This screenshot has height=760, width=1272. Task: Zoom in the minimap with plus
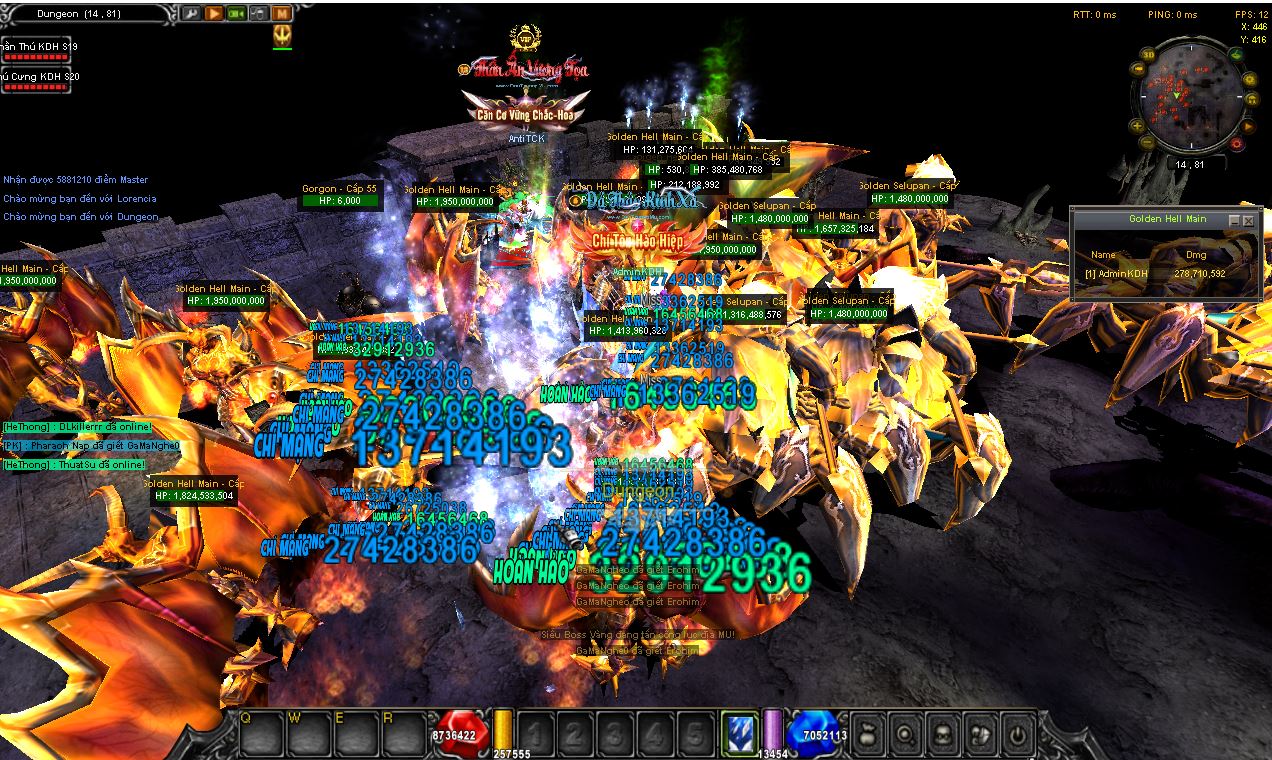pos(1138,126)
